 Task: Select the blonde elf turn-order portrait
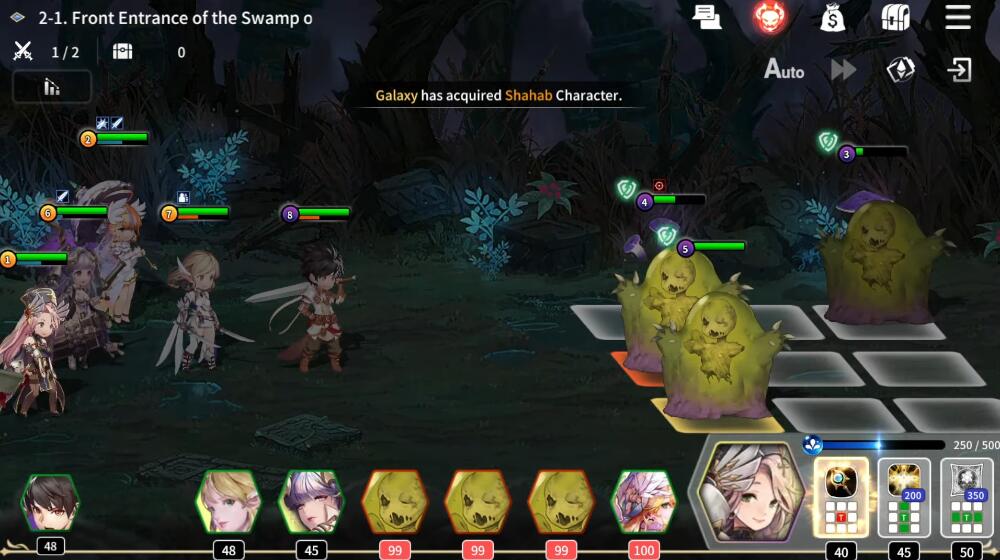[227, 501]
